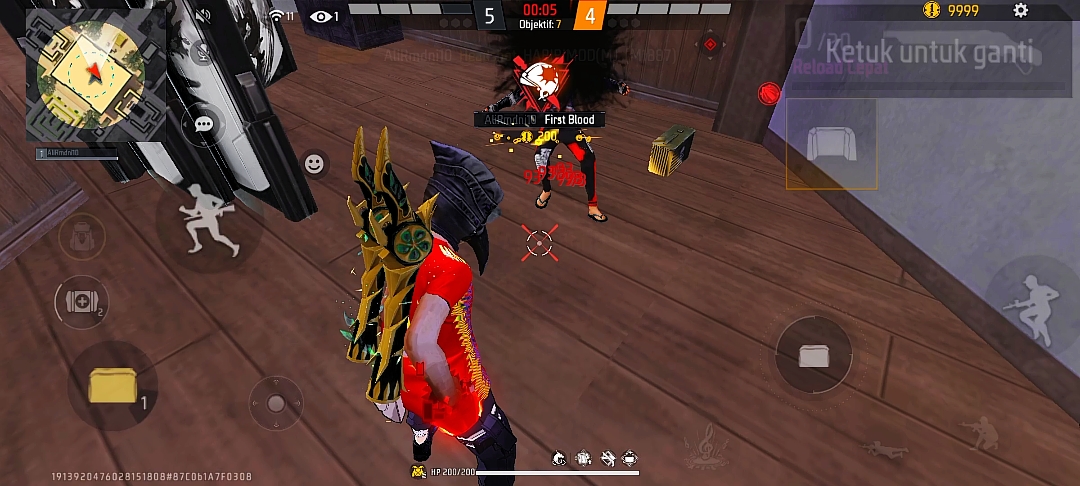Toggle the microphone voice icon
Viewport: 1080px width, 486px height.
(204, 52)
